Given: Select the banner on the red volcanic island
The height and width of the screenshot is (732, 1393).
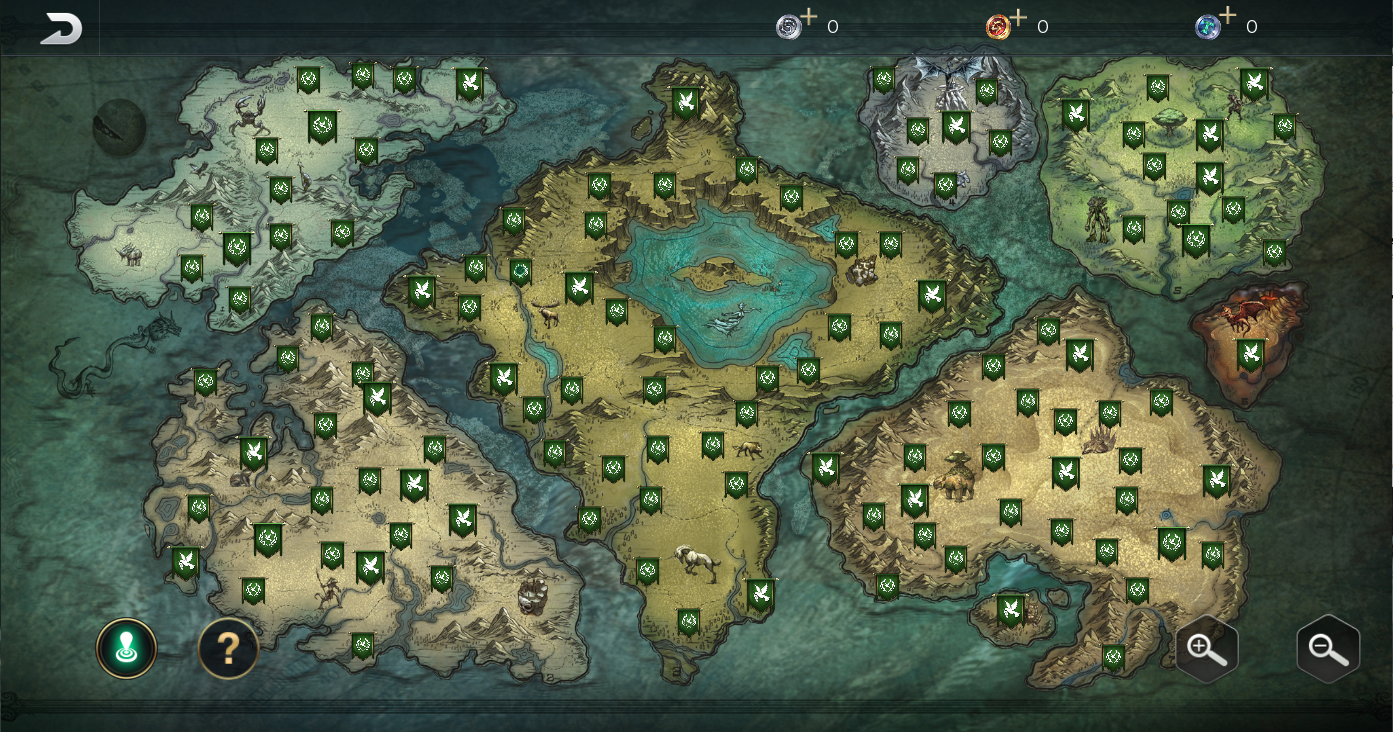Looking at the screenshot, I should tap(1250, 355).
